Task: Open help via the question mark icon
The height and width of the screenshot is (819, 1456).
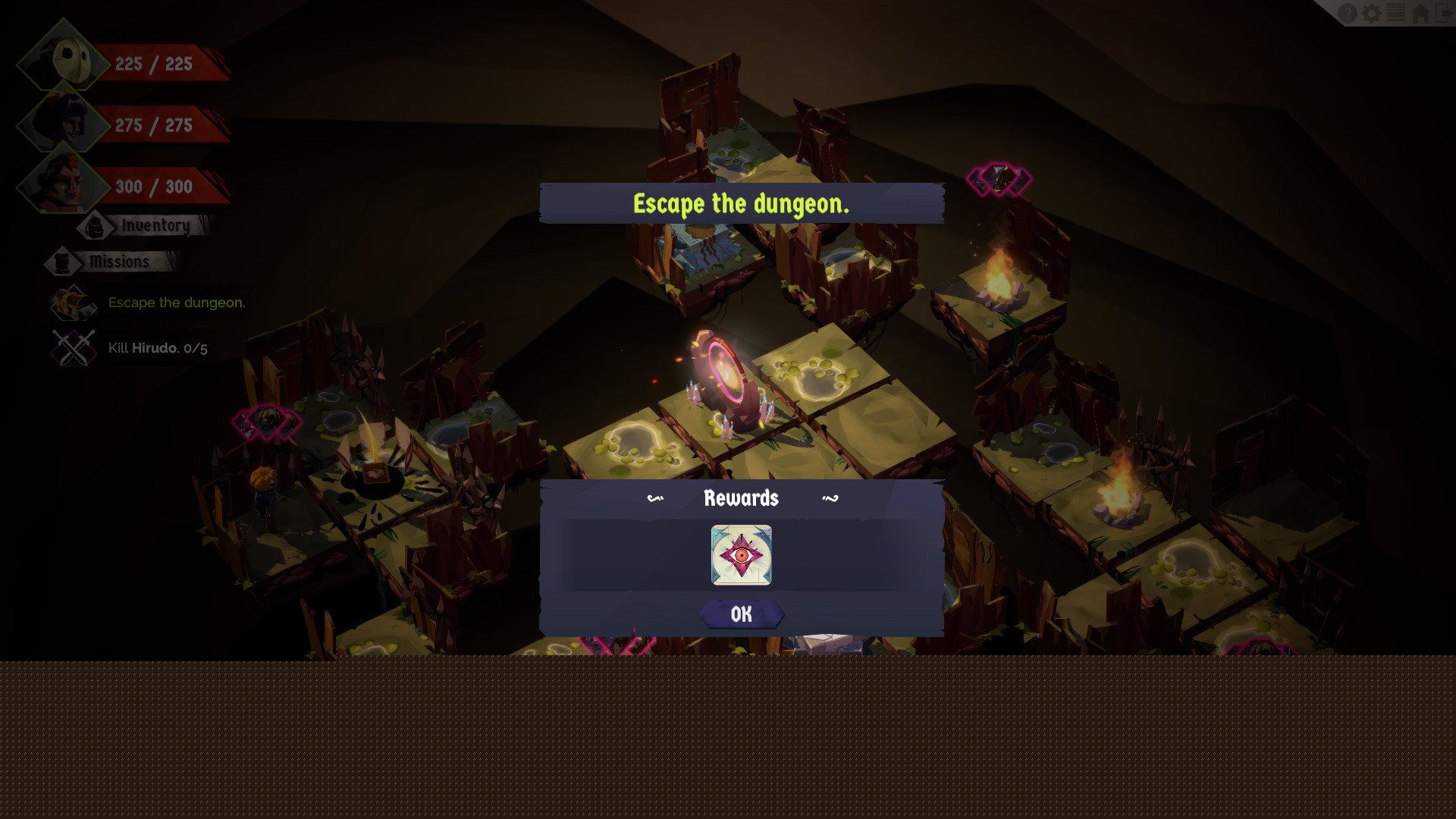Action: [1348, 14]
